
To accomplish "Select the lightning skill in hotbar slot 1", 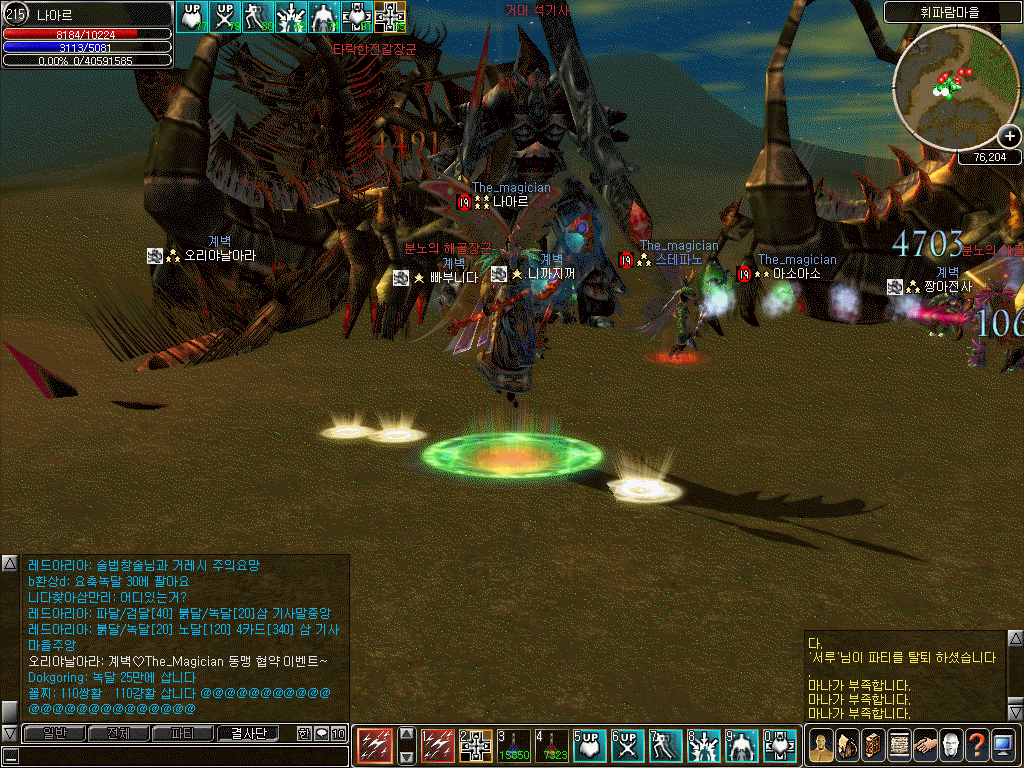I will (437, 746).
